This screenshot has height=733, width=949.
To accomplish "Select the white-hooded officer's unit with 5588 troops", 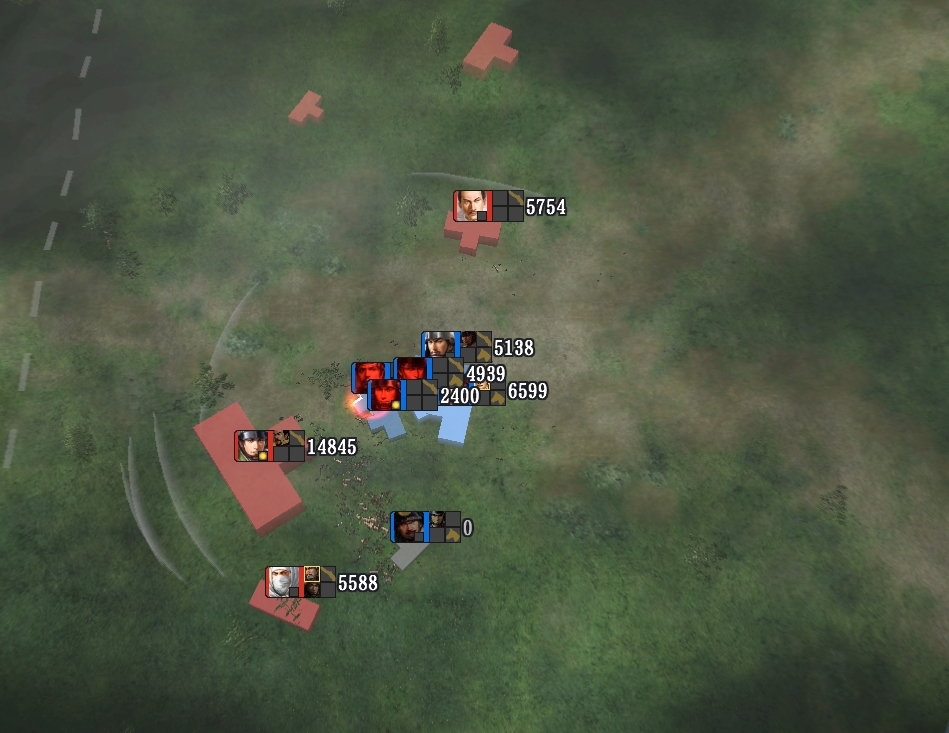I will tap(300, 582).
